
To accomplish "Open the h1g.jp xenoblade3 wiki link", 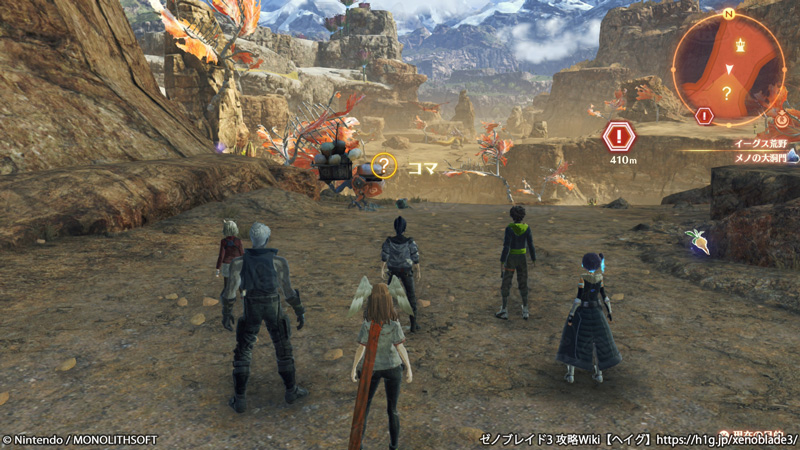I will point(729,438).
